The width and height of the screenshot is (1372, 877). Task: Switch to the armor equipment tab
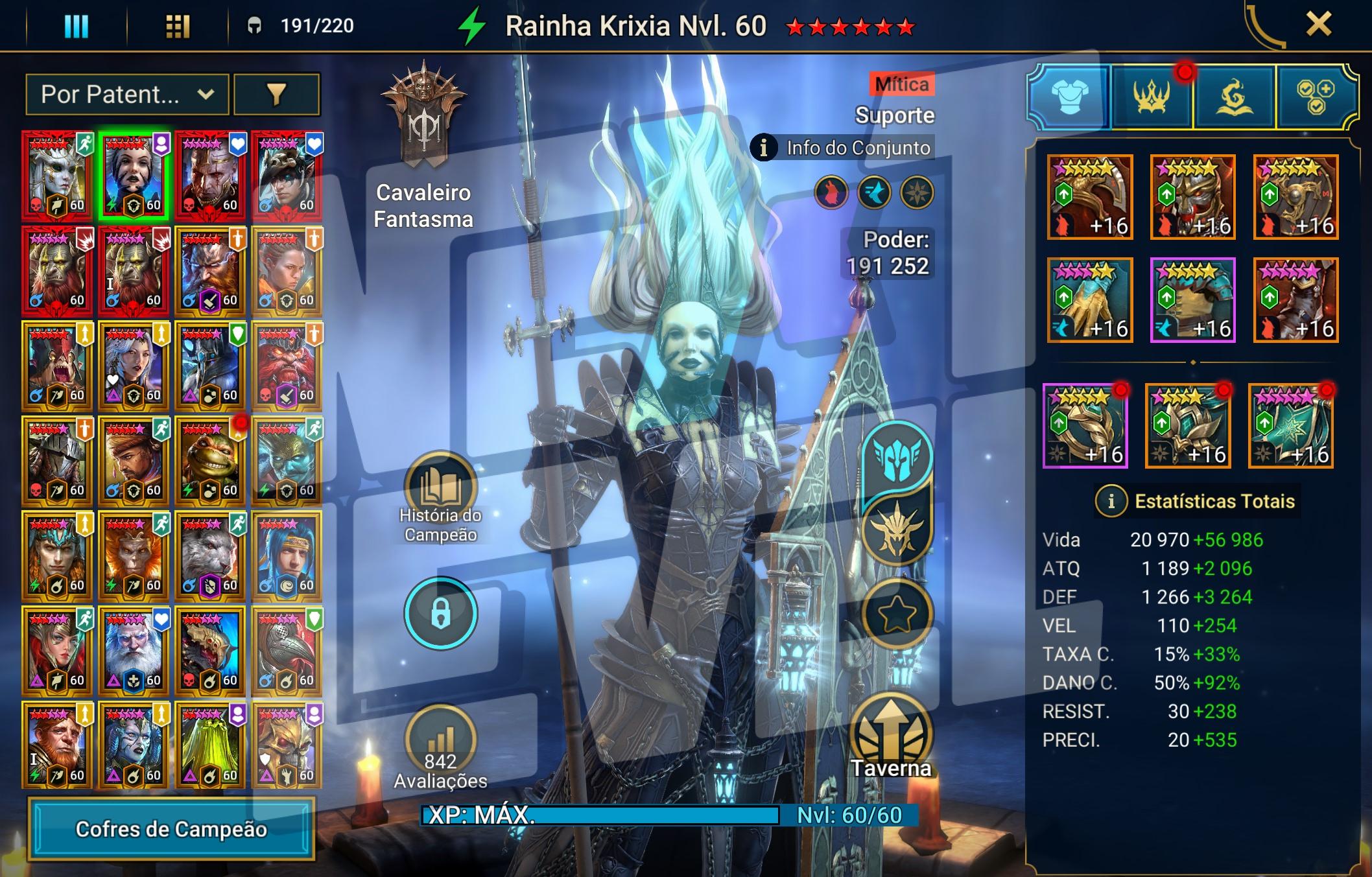pos(1069,97)
